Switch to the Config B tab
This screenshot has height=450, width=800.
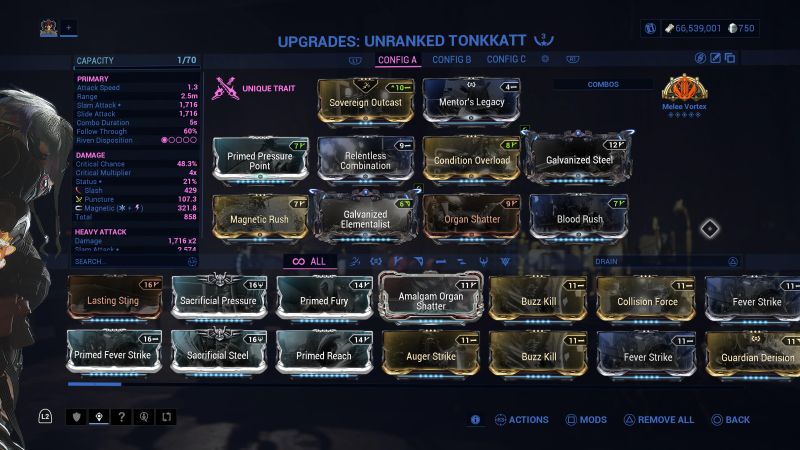click(x=452, y=60)
